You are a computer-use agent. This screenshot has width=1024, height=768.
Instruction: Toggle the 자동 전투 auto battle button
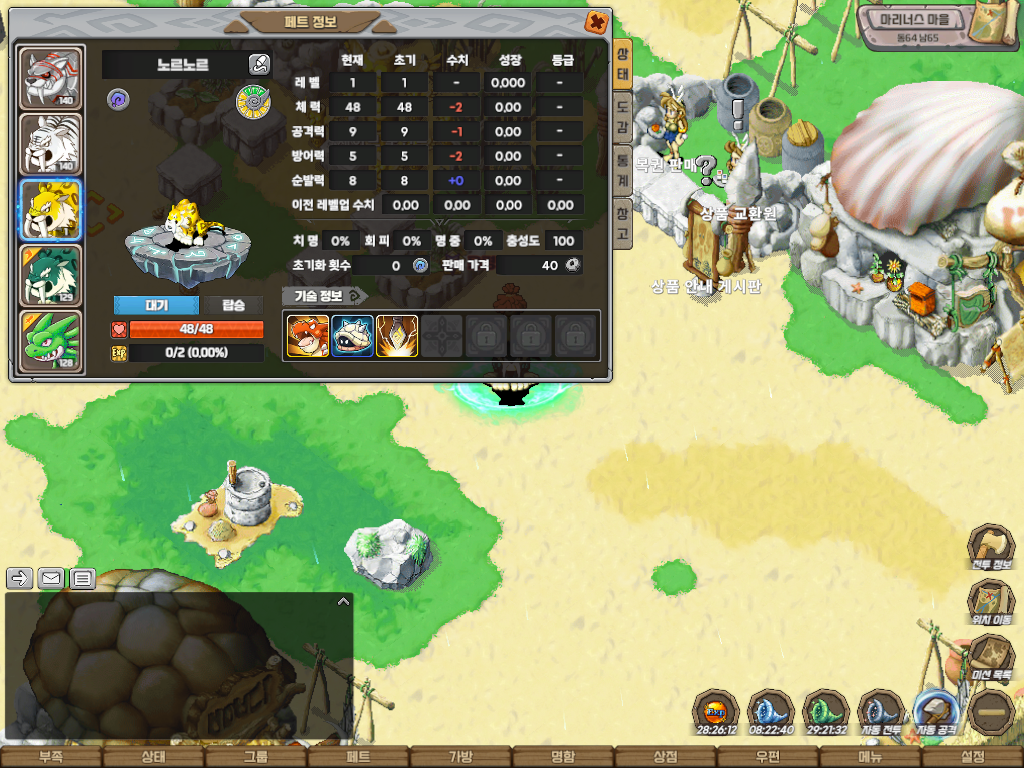(x=881, y=712)
